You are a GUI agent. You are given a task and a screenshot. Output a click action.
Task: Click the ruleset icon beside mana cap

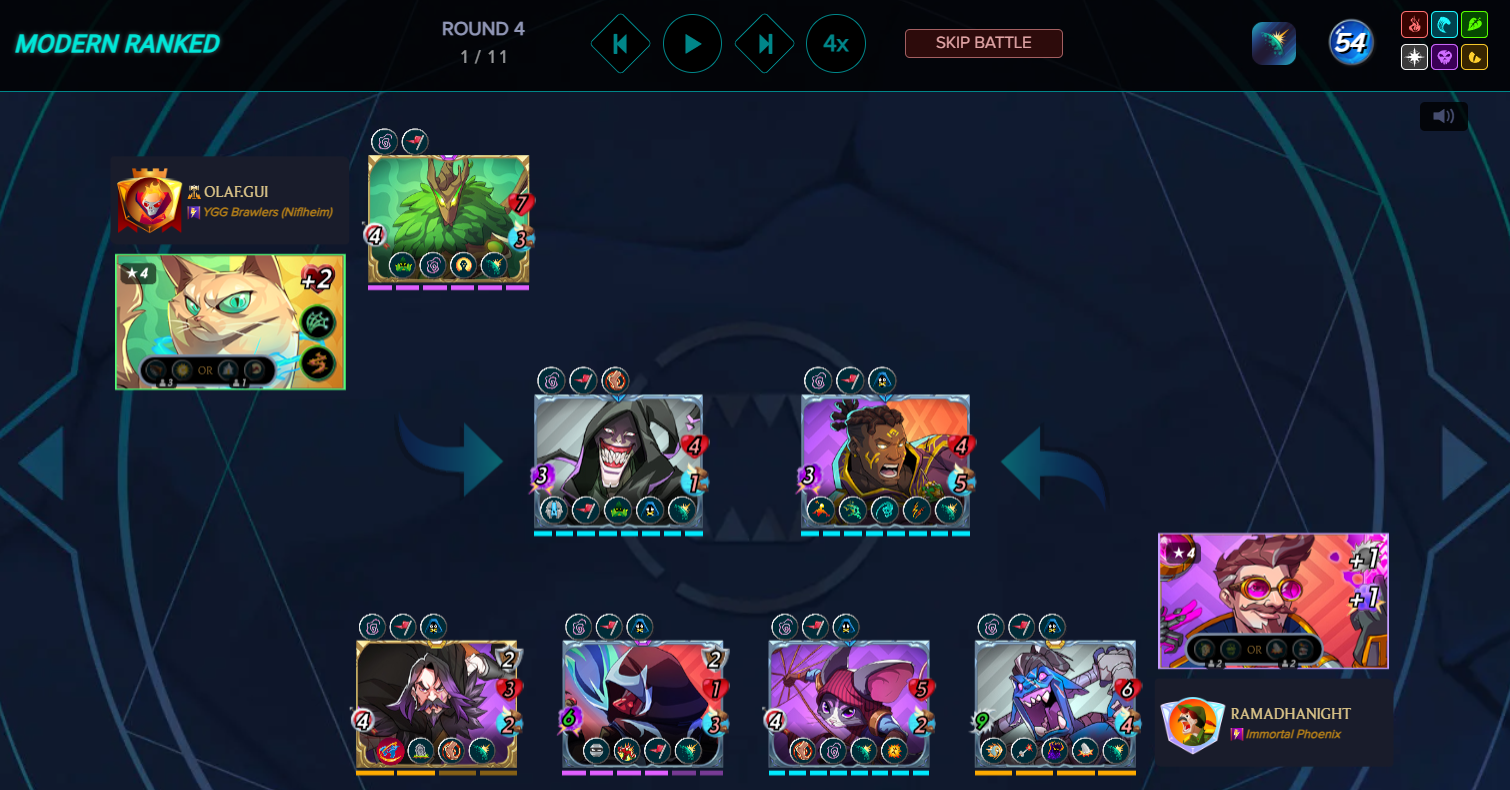1273,43
